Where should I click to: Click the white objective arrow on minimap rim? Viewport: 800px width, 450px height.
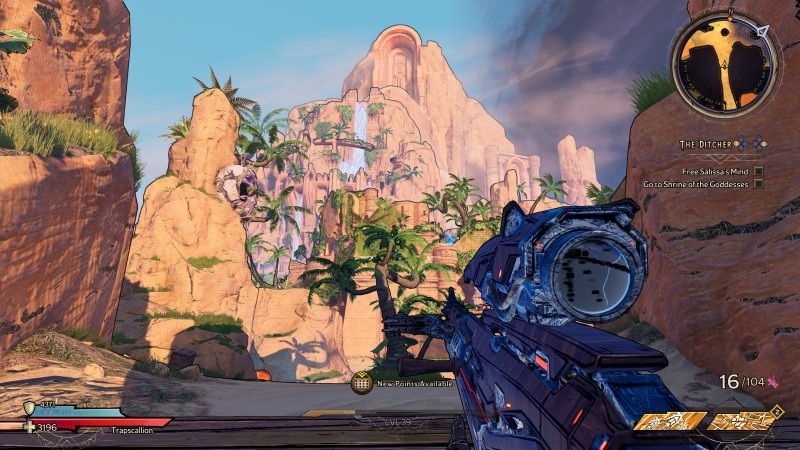(768, 31)
